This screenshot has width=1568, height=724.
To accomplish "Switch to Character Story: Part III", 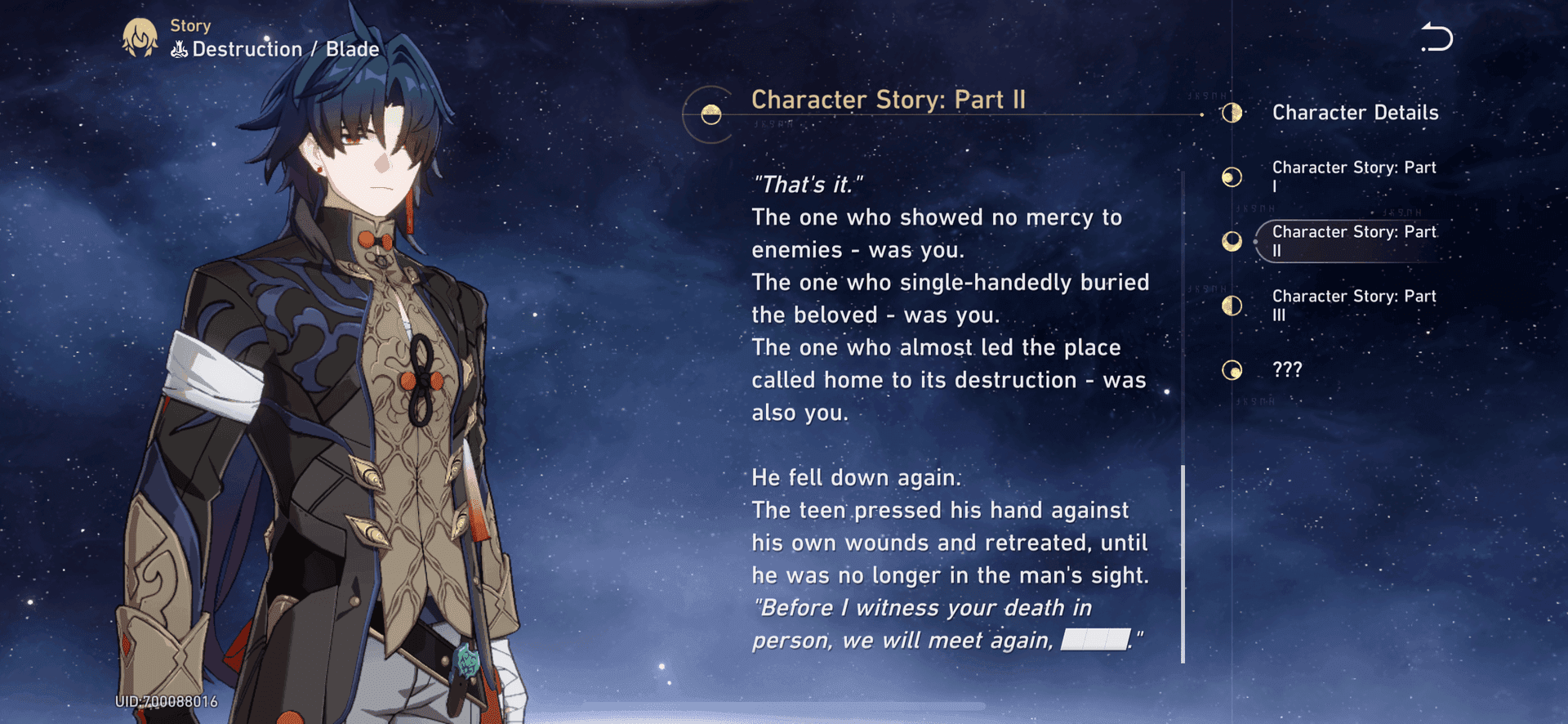I will click(1352, 306).
